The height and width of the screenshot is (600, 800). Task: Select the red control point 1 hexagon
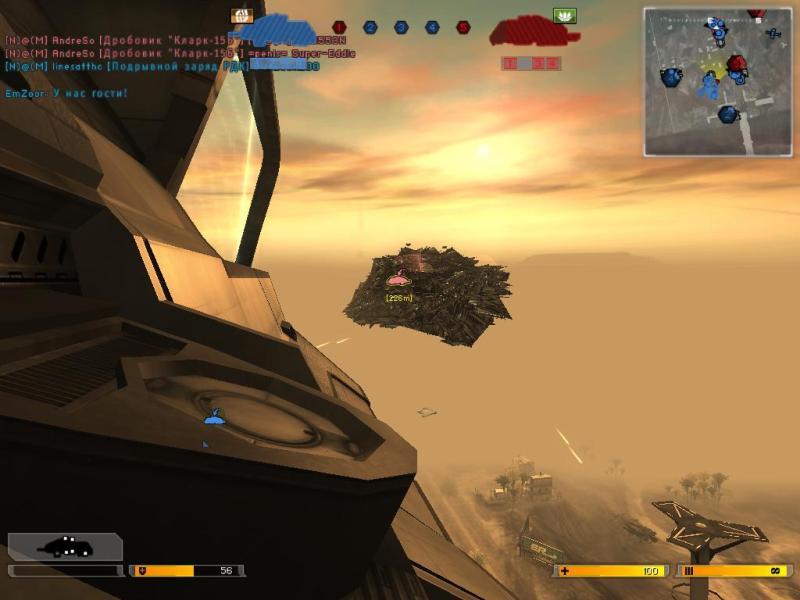(x=339, y=28)
